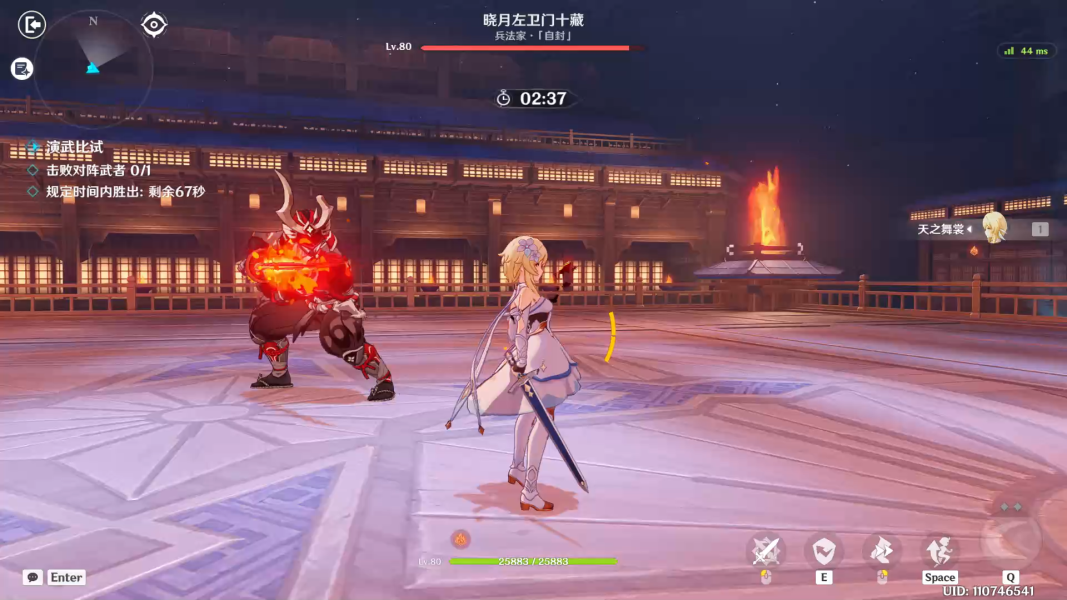1067x600 pixels.
Task: Open the quest log note icon
Action: tap(22, 69)
